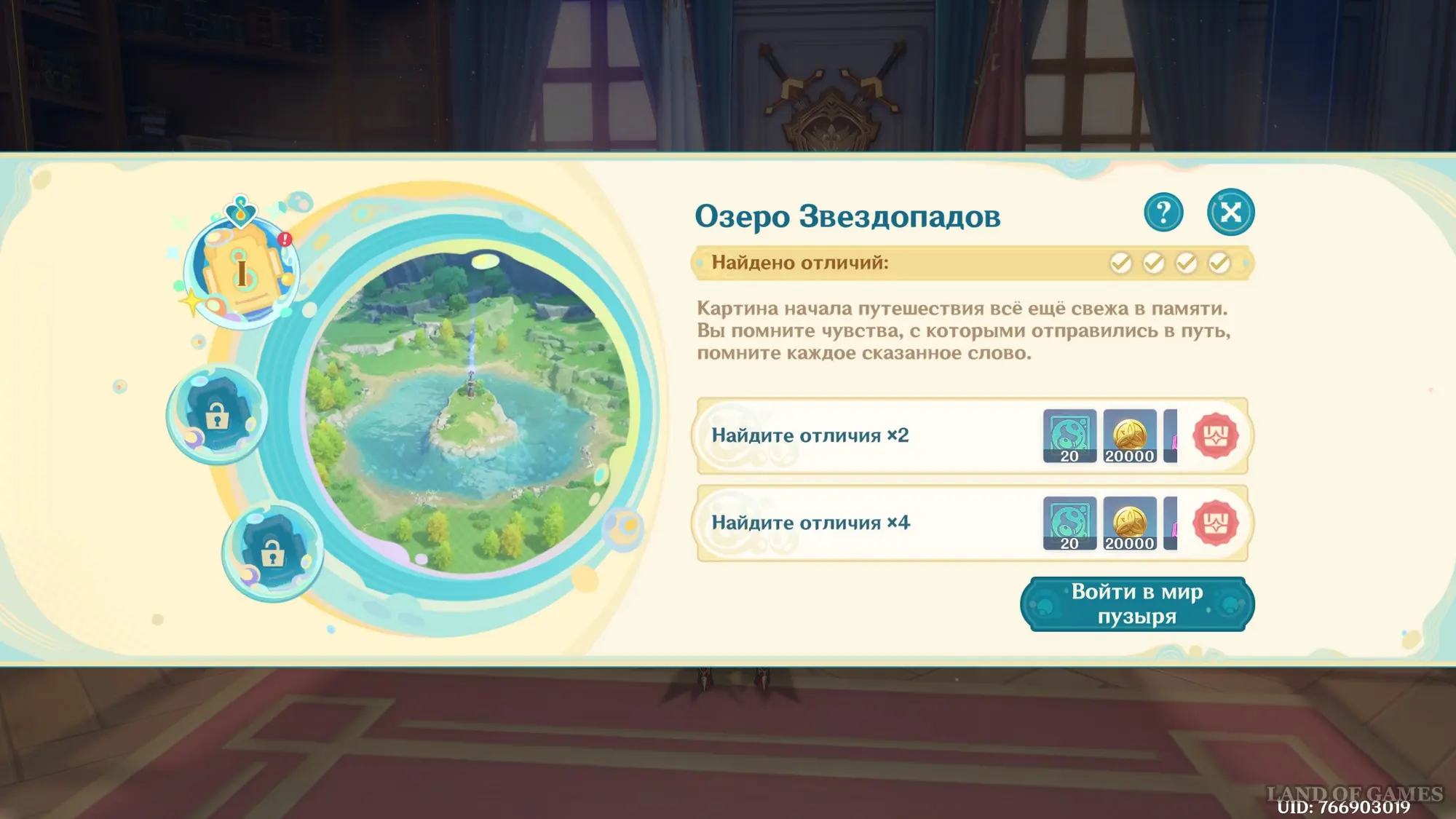Open the help question mark button
Screen dimensions: 1456x819
pyautogui.click(x=1163, y=213)
